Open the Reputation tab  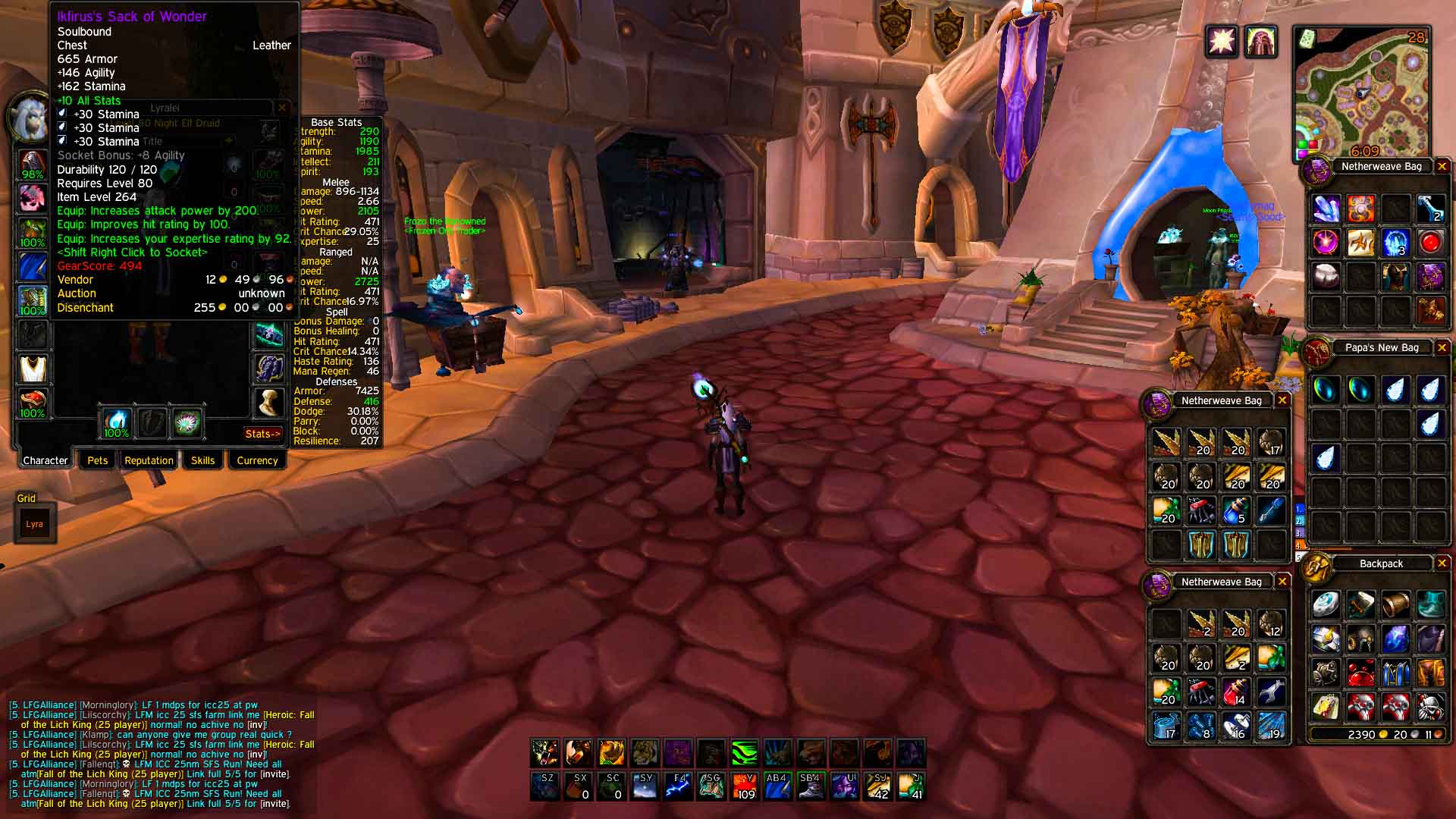click(149, 460)
